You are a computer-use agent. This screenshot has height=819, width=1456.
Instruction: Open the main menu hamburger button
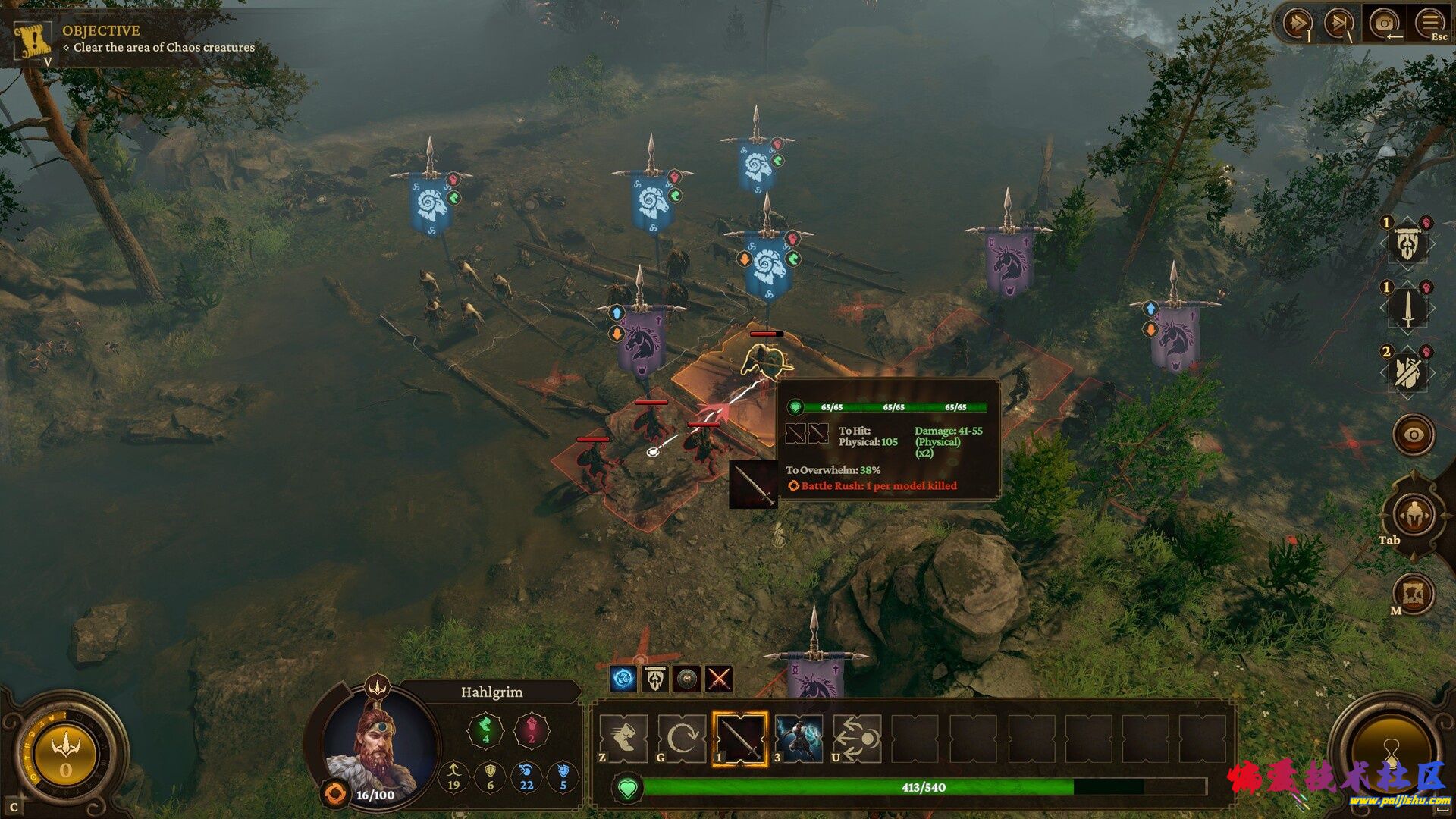(x=1429, y=24)
